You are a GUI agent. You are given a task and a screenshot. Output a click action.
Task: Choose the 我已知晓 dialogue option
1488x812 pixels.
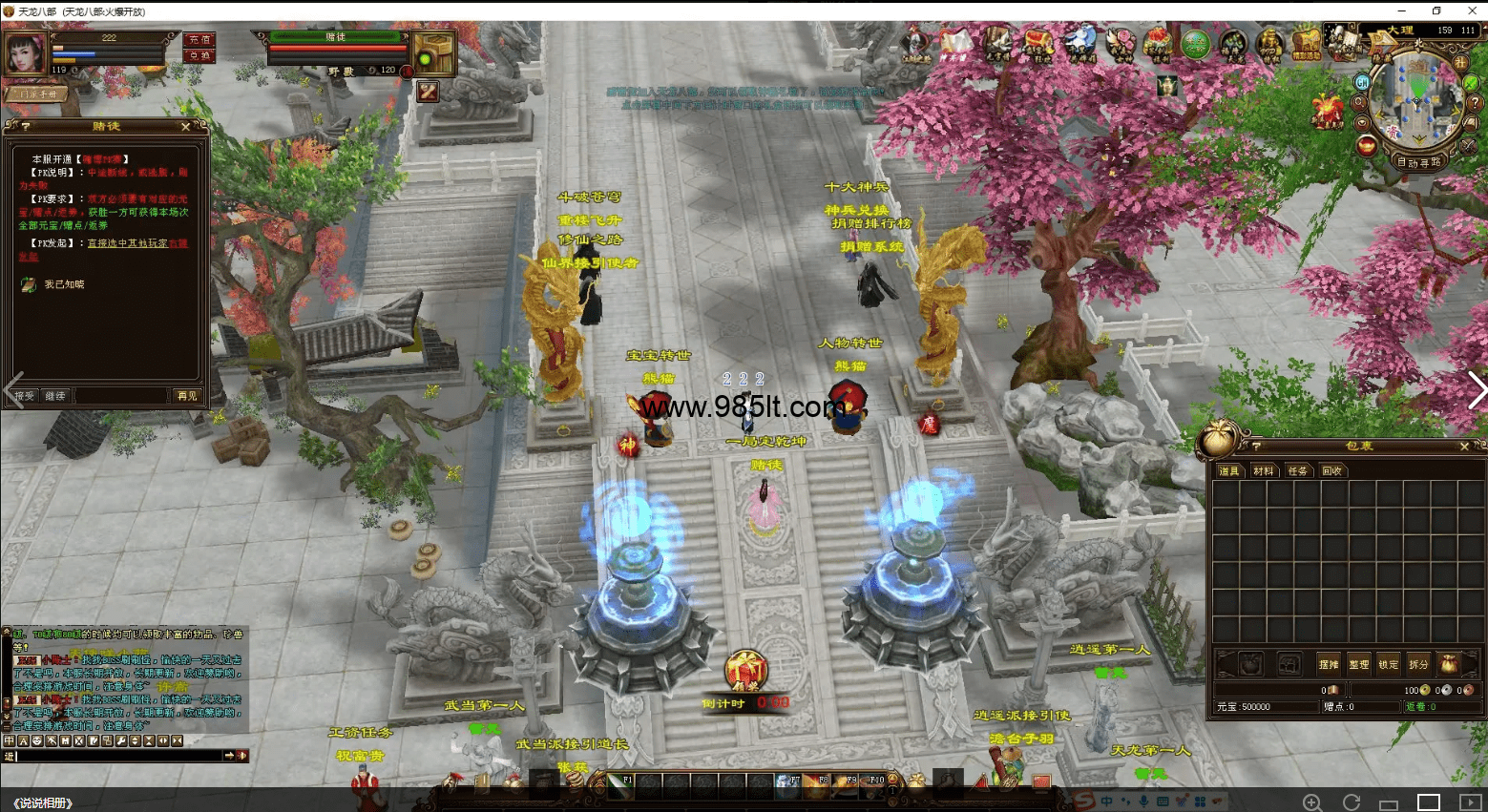click(64, 284)
